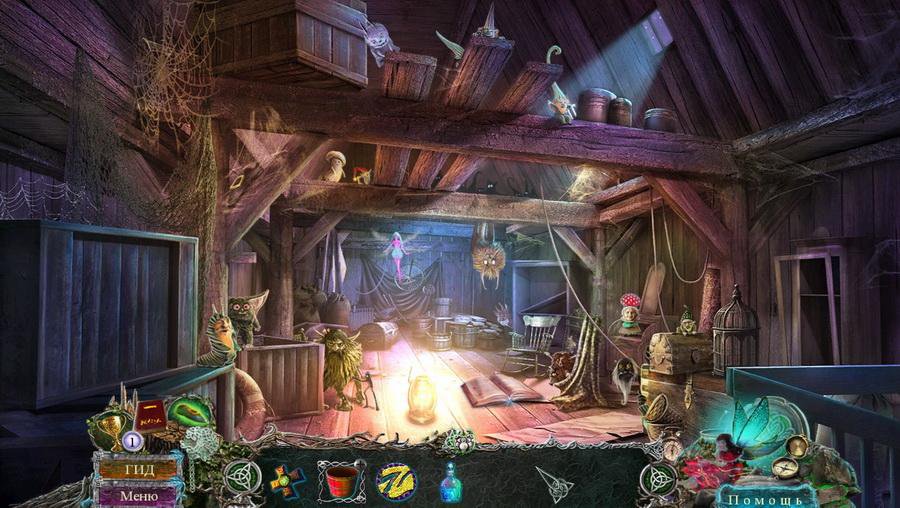Pick the yellow Z emblem inventory item
Screen dimensions: 900x508
[x=395, y=481]
